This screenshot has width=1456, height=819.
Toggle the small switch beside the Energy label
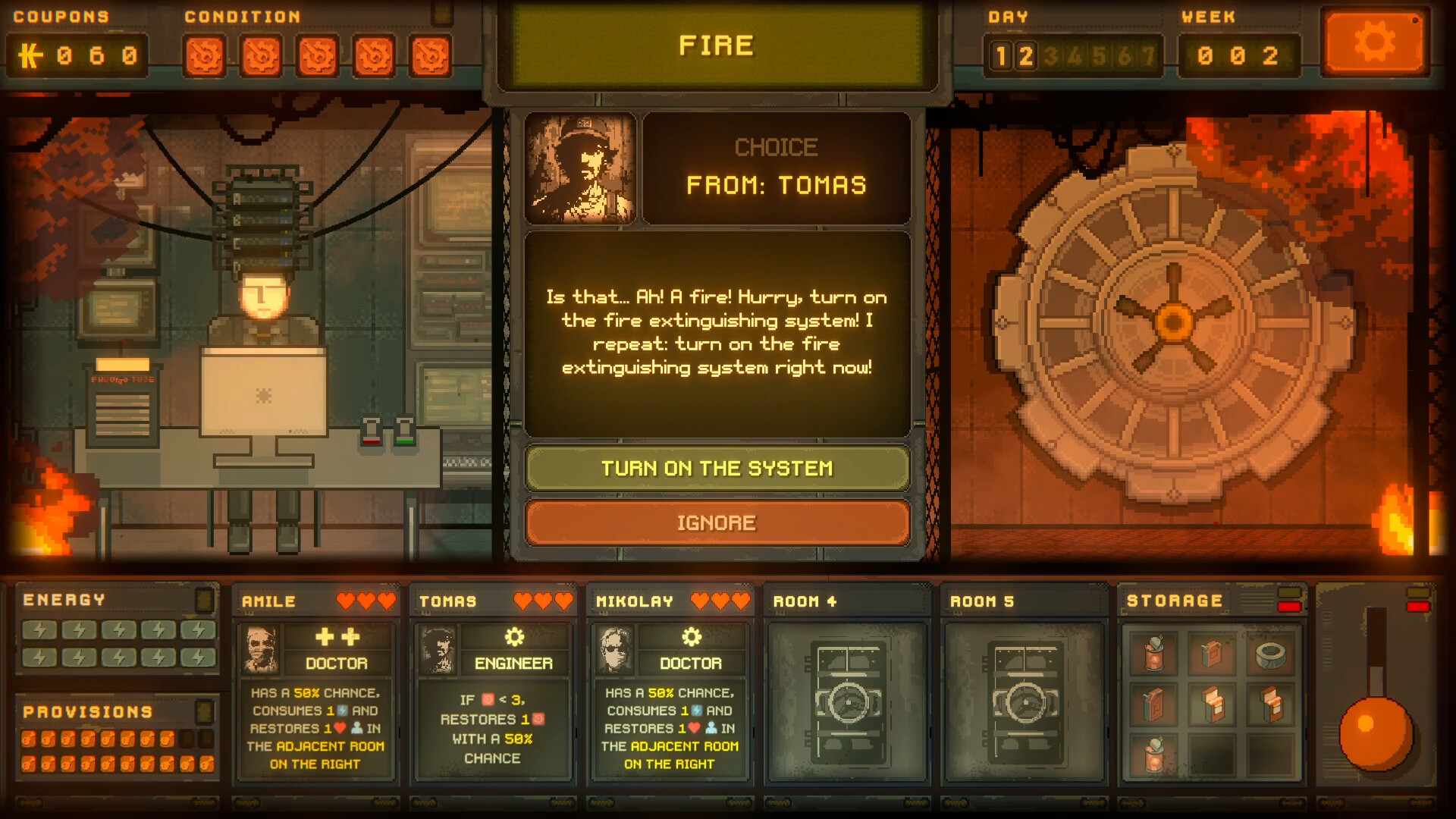tap(203, 600)
